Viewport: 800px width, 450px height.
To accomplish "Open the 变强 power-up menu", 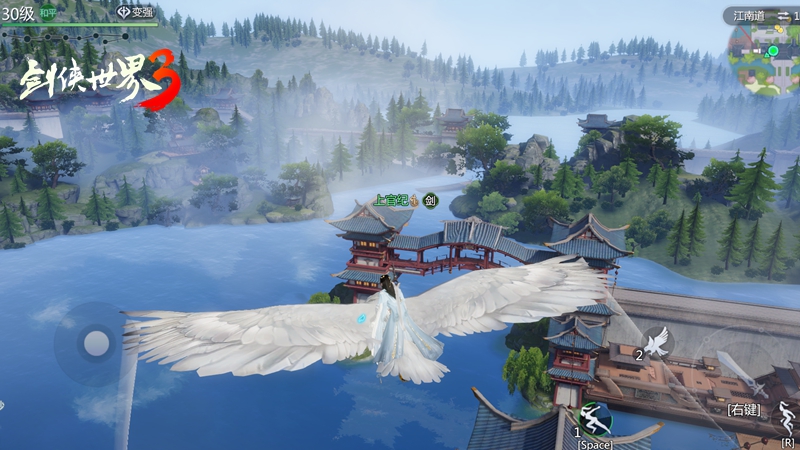I will [136, 12].
